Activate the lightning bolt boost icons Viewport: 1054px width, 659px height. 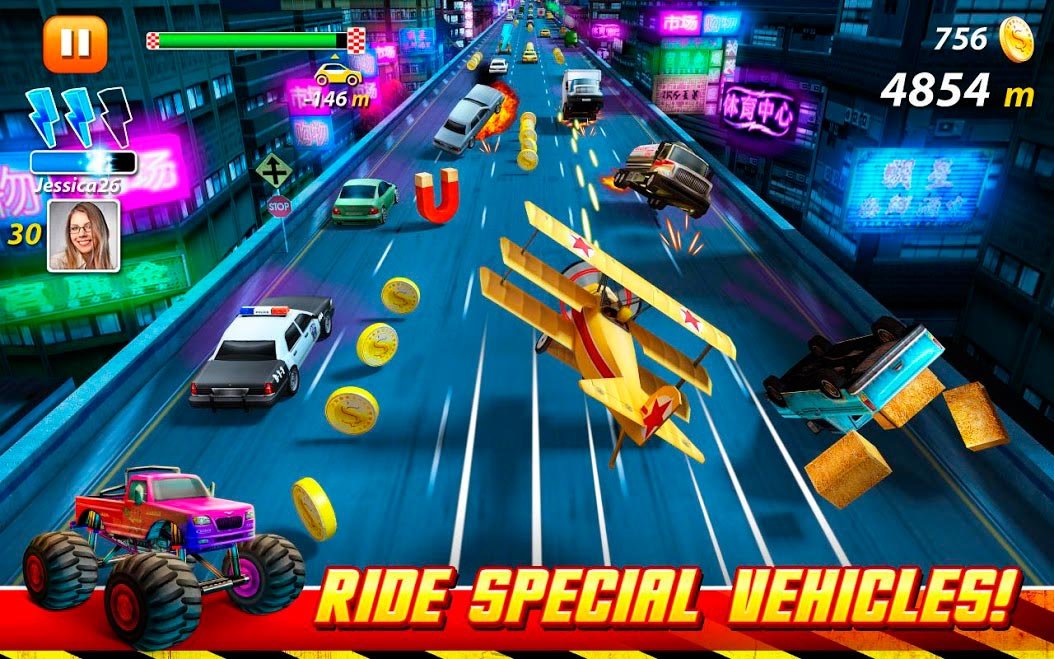[79, 117]
